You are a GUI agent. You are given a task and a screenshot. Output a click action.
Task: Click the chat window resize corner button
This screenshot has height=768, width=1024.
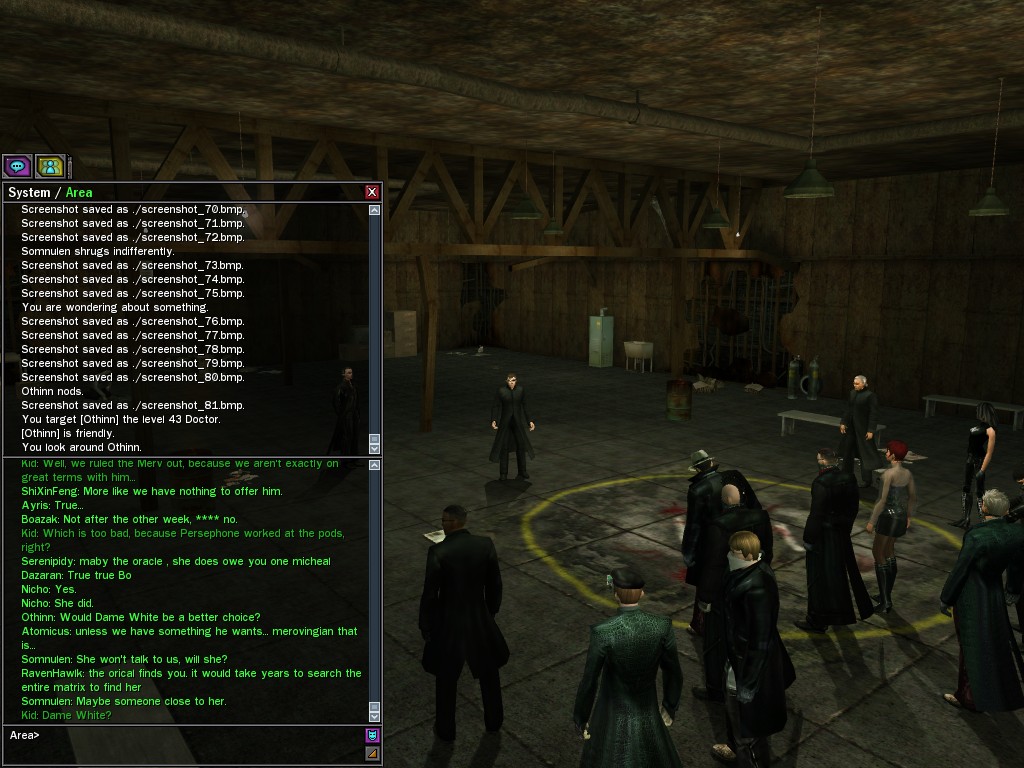click(372, 753)
